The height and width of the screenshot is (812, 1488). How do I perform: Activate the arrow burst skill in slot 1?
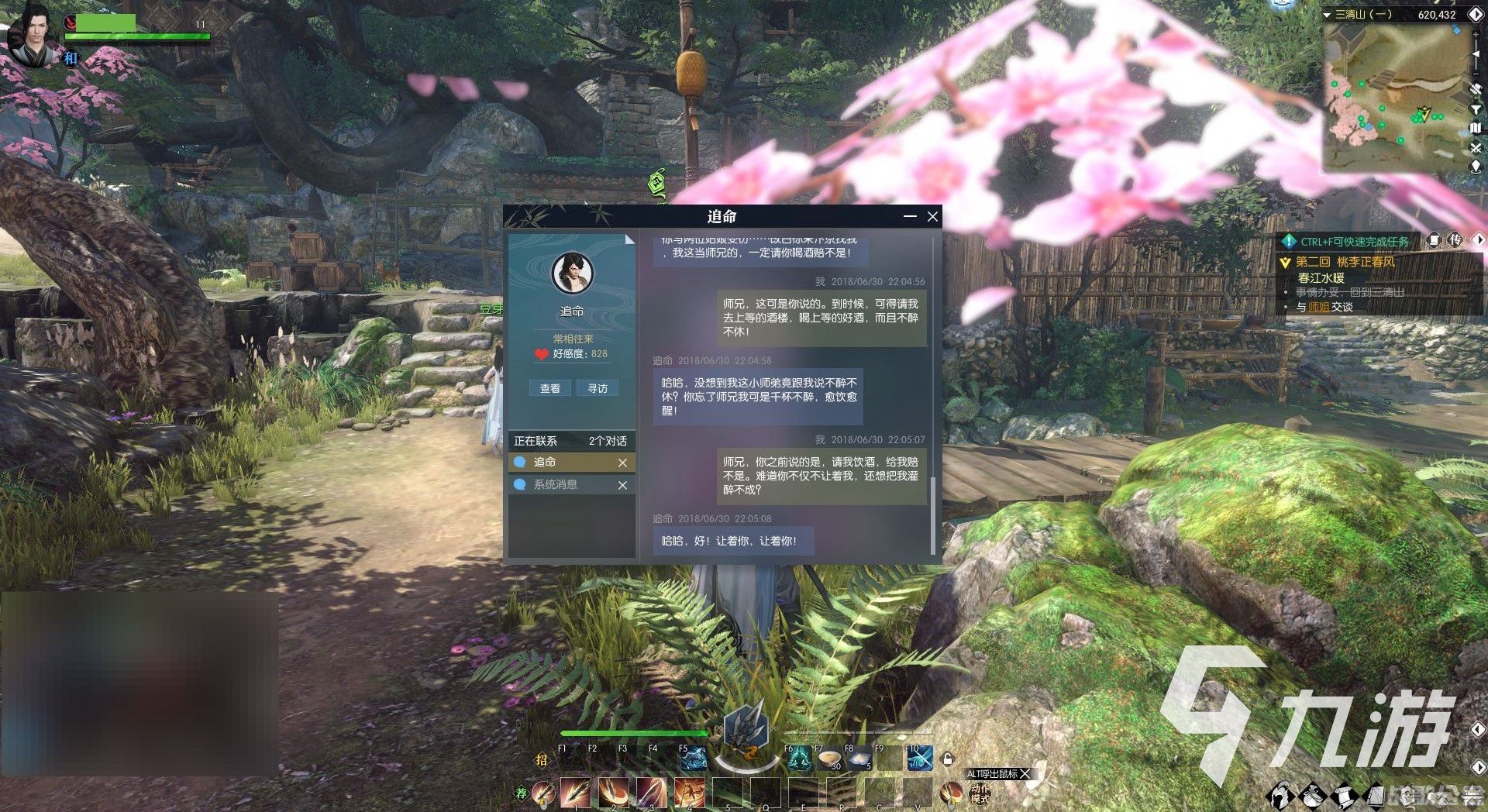(x=575, y=793)
